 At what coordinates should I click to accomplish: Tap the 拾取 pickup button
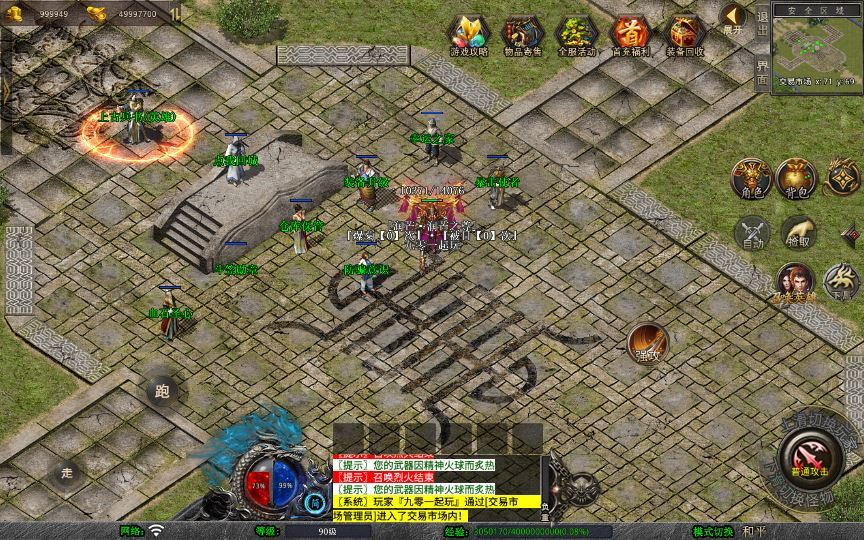tap(798, 233)
